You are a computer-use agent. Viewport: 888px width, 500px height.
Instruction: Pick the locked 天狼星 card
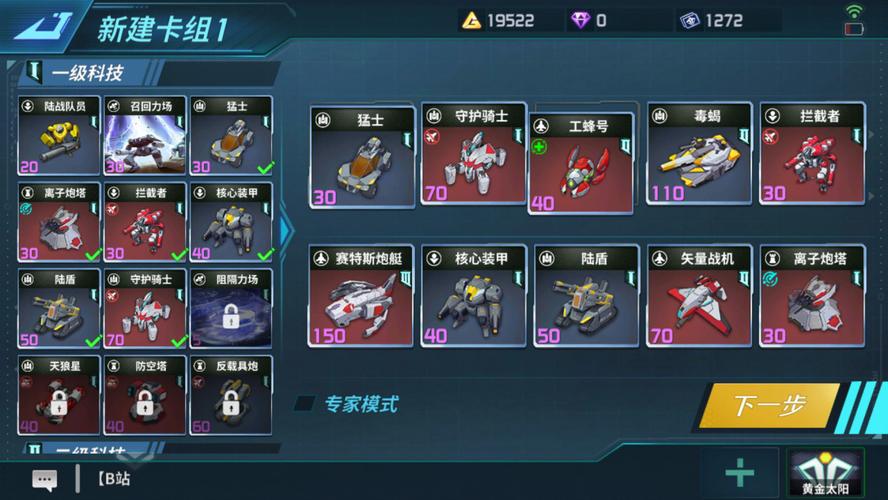click(58, 395)
